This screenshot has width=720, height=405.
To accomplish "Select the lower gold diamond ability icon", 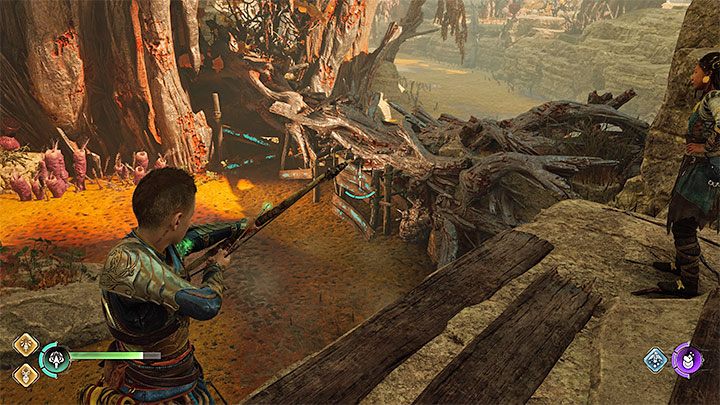I will 25,373.
